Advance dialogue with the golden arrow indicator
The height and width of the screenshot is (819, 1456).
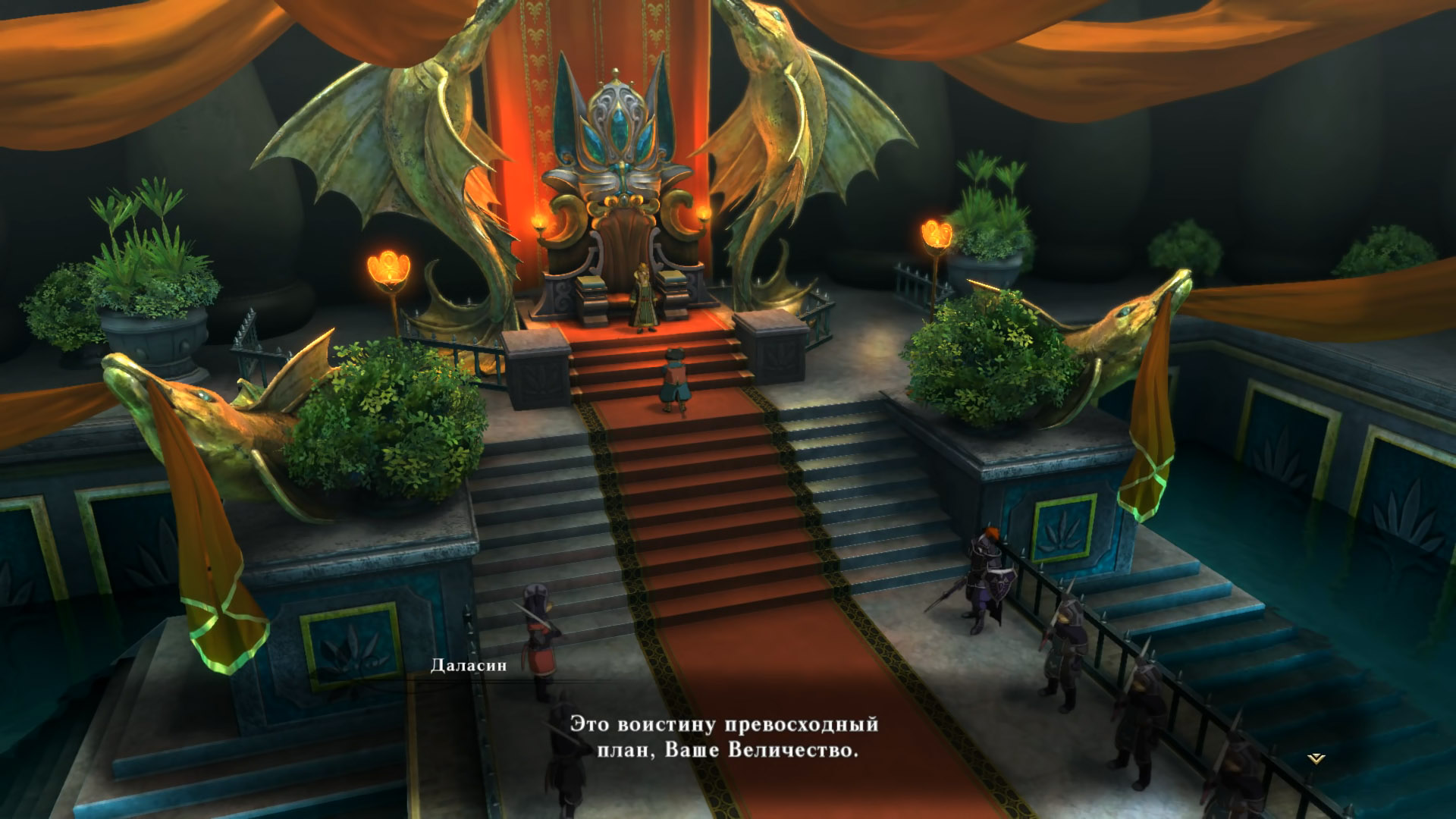tap(1317, 758)
